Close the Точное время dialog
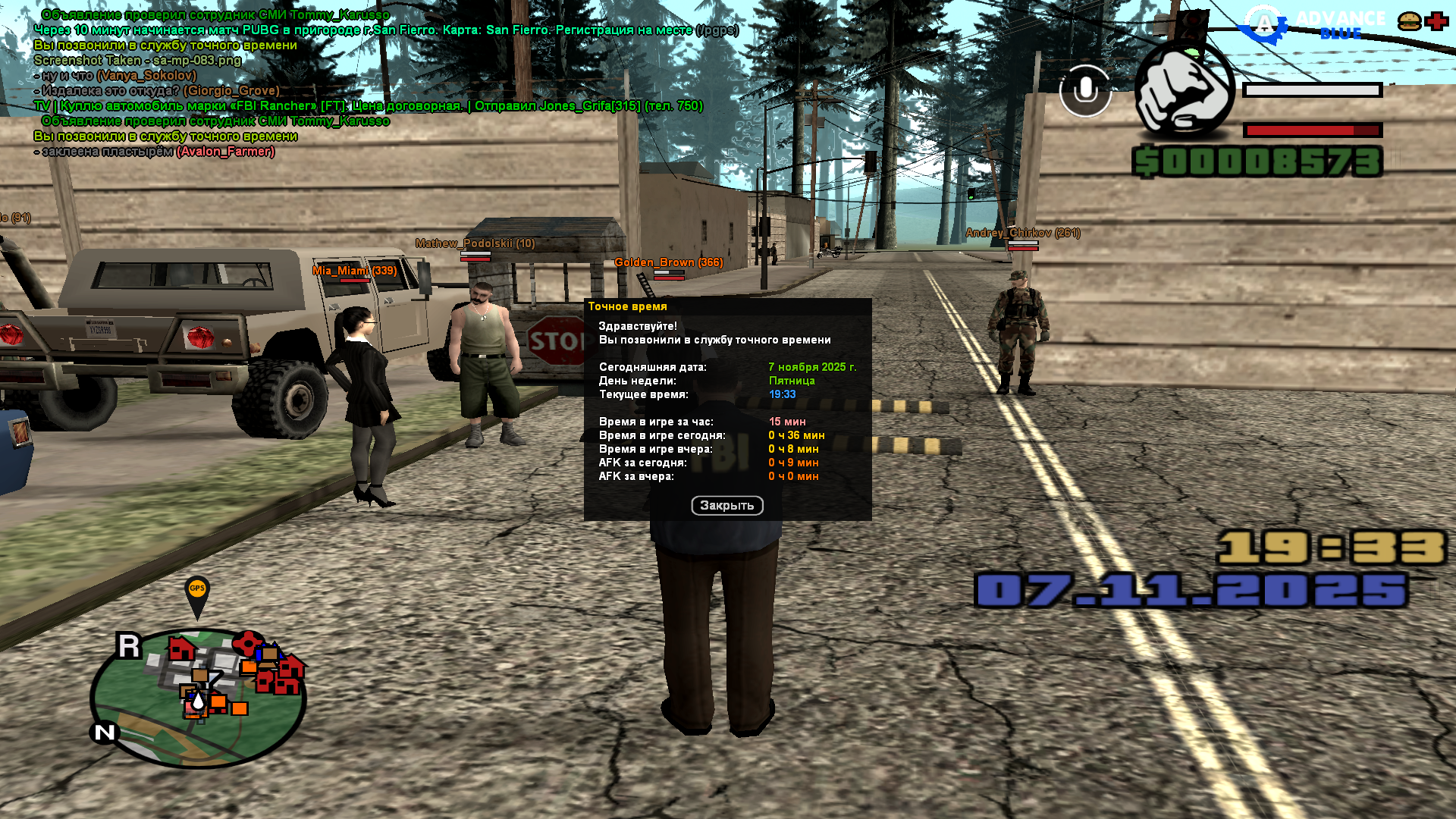The image size is (1456, 819). 726,506
